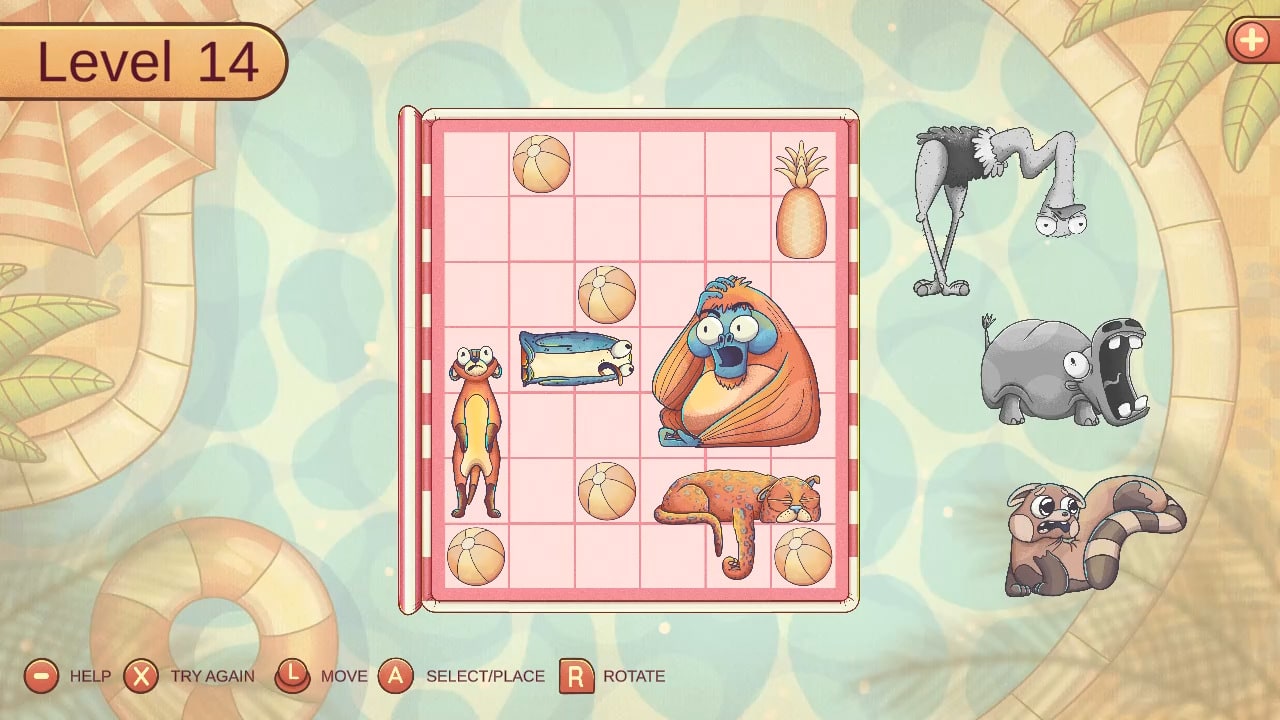1280x720 pixels.
Task: Click the penguin lying on the board
Action: (575, 360)
